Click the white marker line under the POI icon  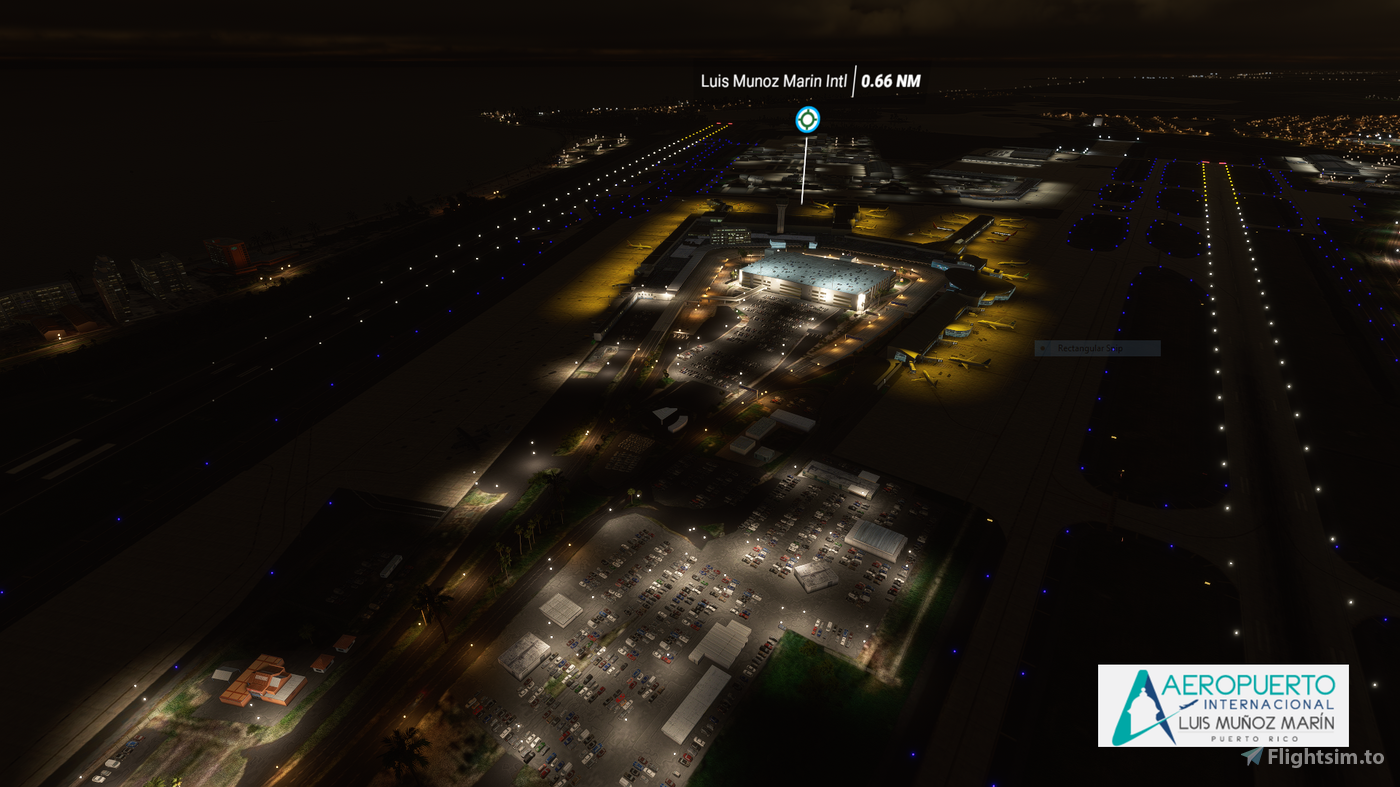[x=803, y=170]
